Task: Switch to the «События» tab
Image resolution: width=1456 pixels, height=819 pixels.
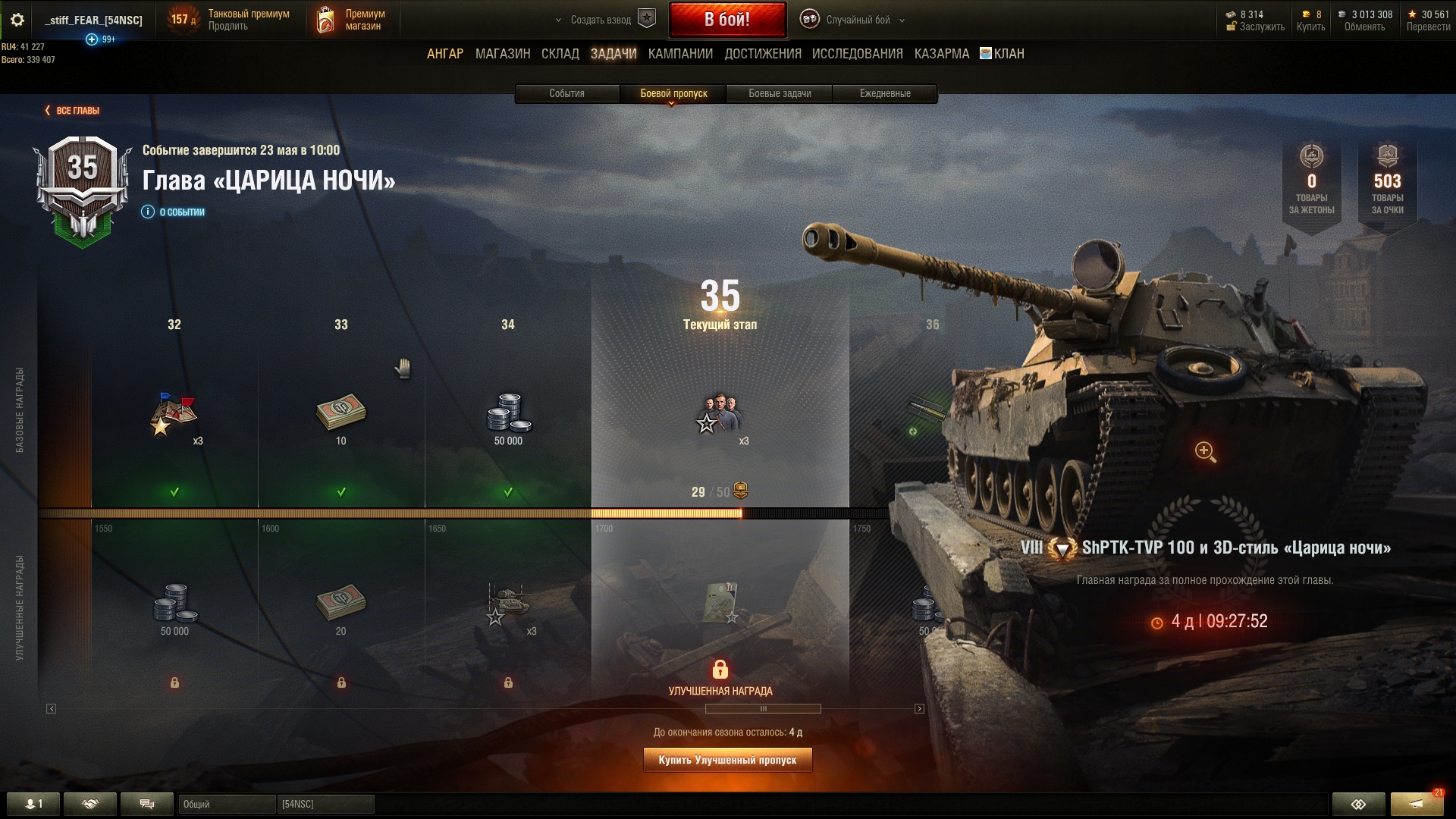Action: (566, 93)
